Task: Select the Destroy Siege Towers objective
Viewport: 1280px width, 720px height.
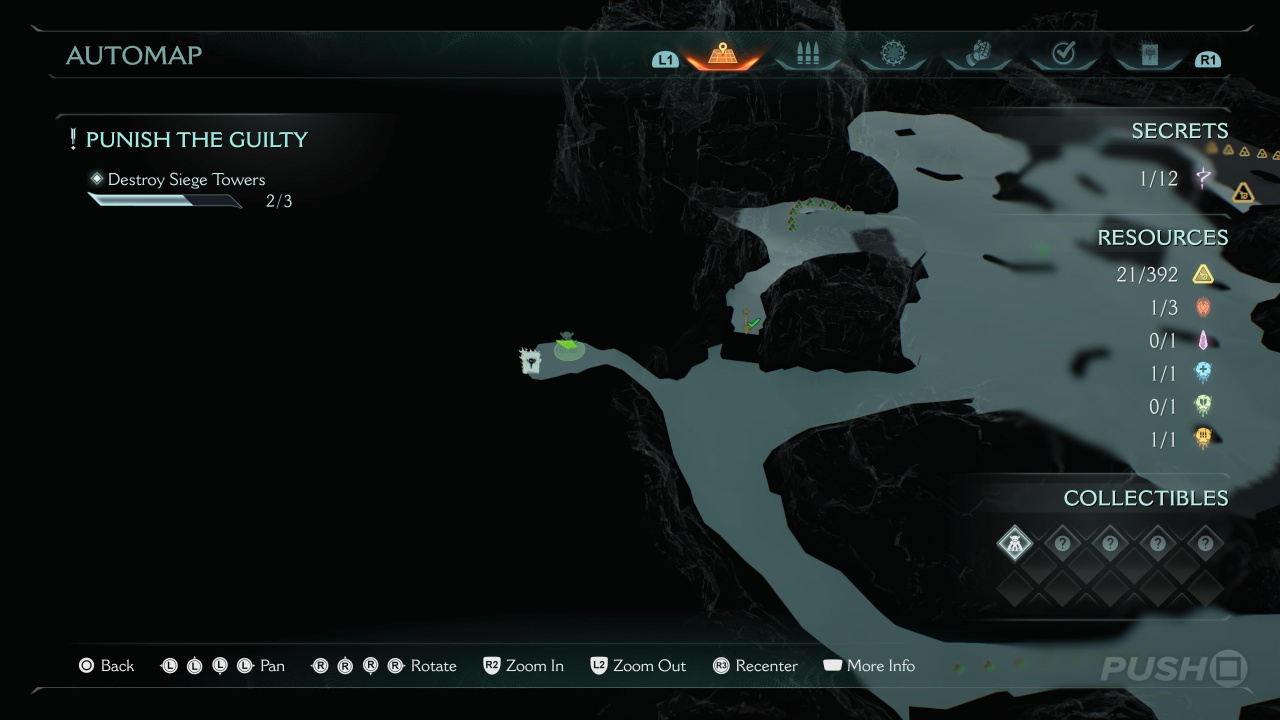Action: click(x=186, y=180)
